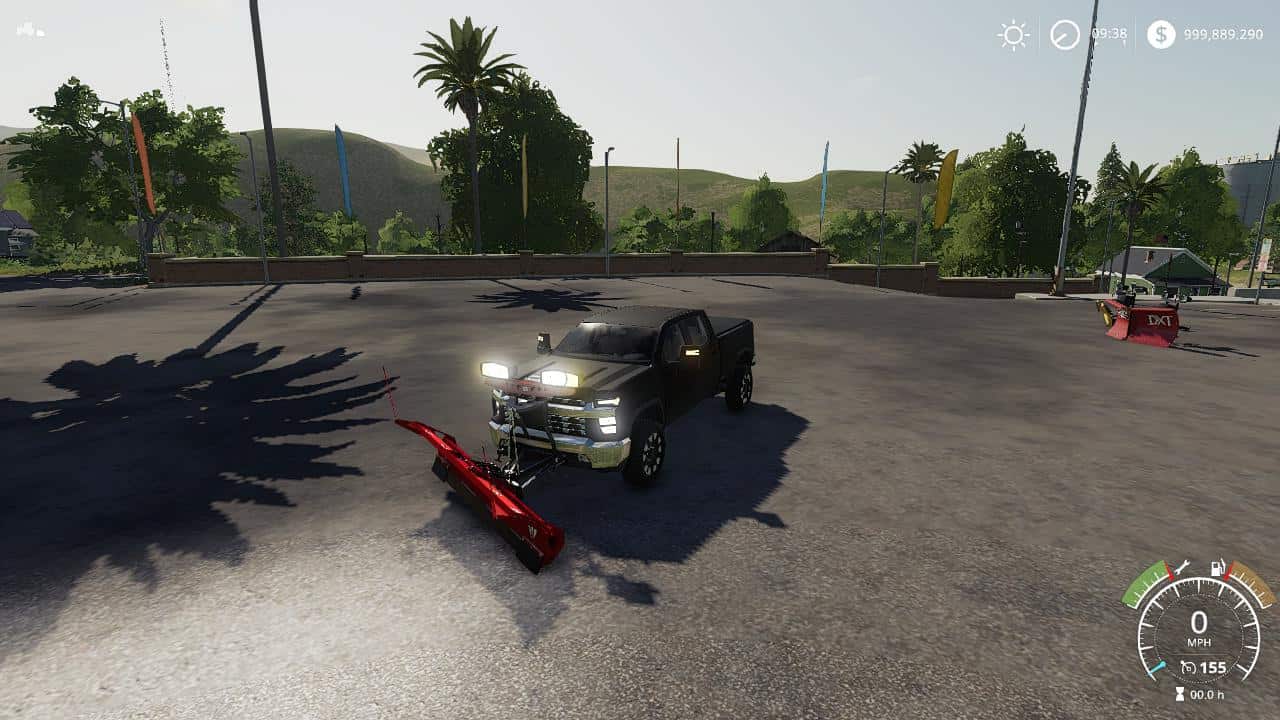Click the 999,889,290 account balance
Image resolution: width=1280 pixels, height=720 pixels.
[x=1225, y=33]
